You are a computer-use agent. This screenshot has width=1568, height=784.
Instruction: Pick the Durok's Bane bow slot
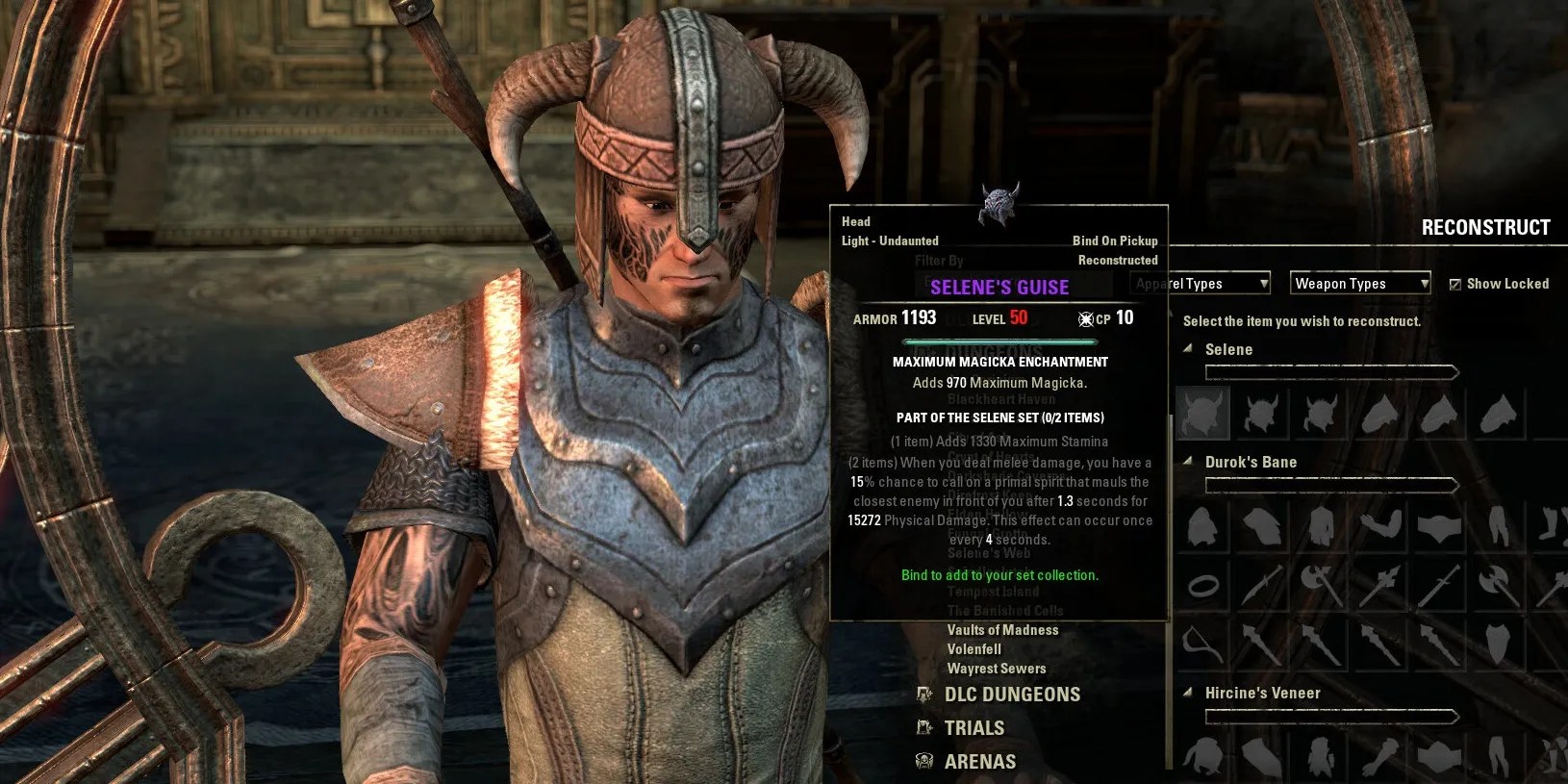(x=1202, y=643)
